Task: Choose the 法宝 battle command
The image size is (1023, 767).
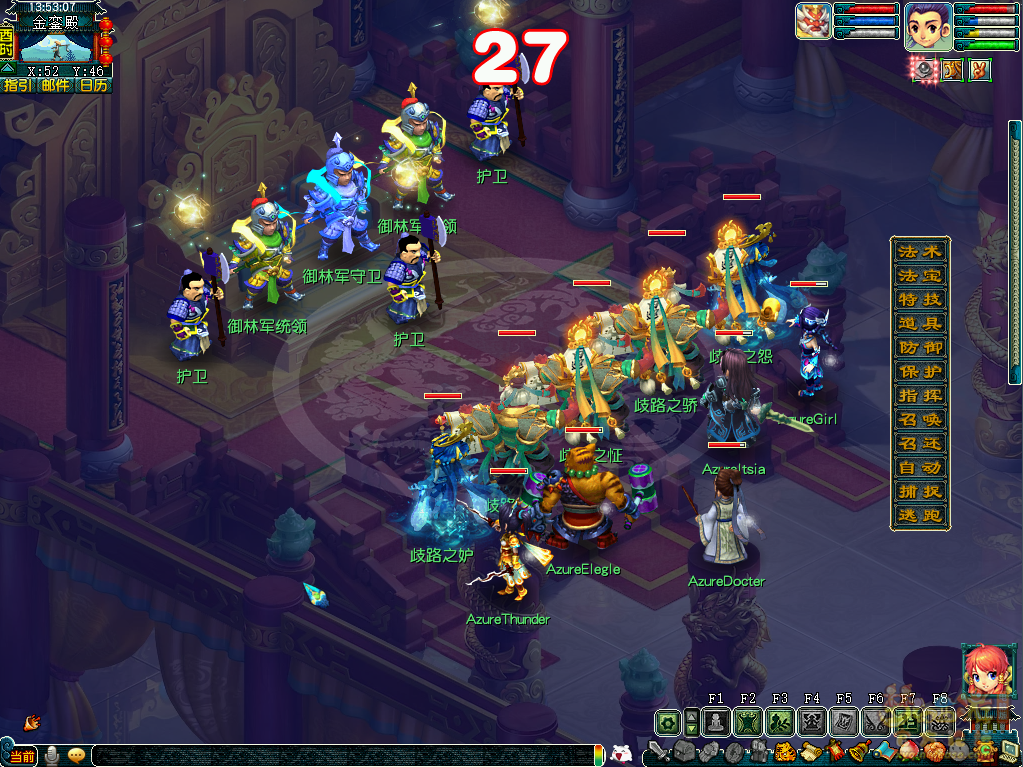Action: click(x=920, y=276)
